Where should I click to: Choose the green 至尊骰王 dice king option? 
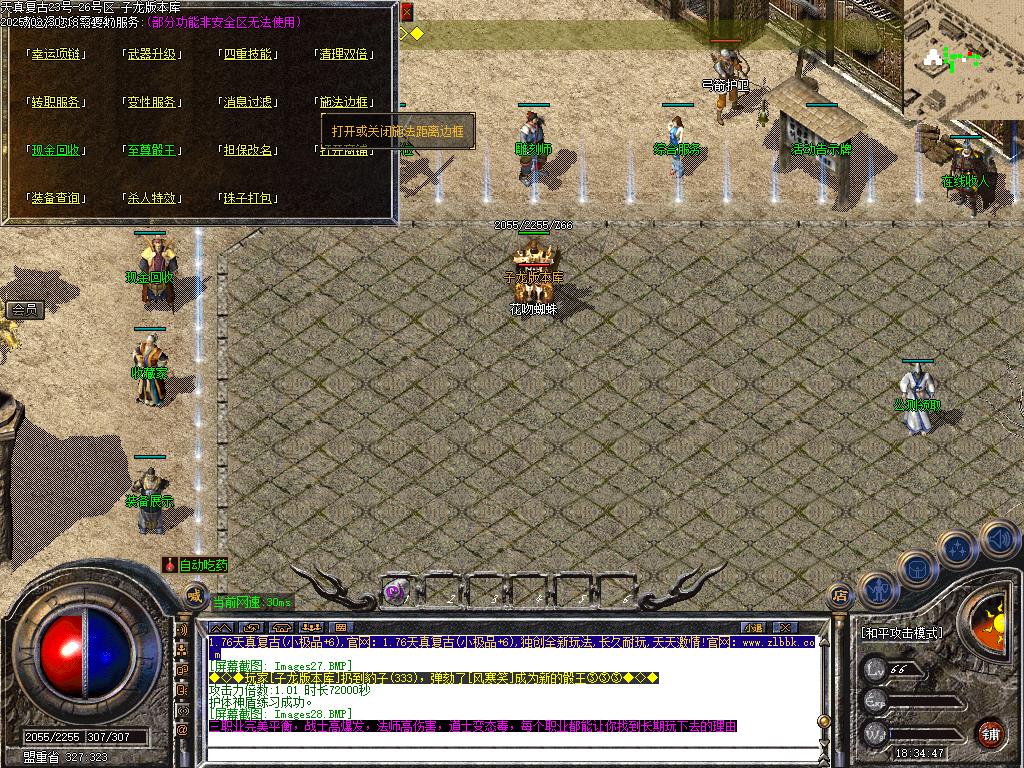tap(153, 150)
